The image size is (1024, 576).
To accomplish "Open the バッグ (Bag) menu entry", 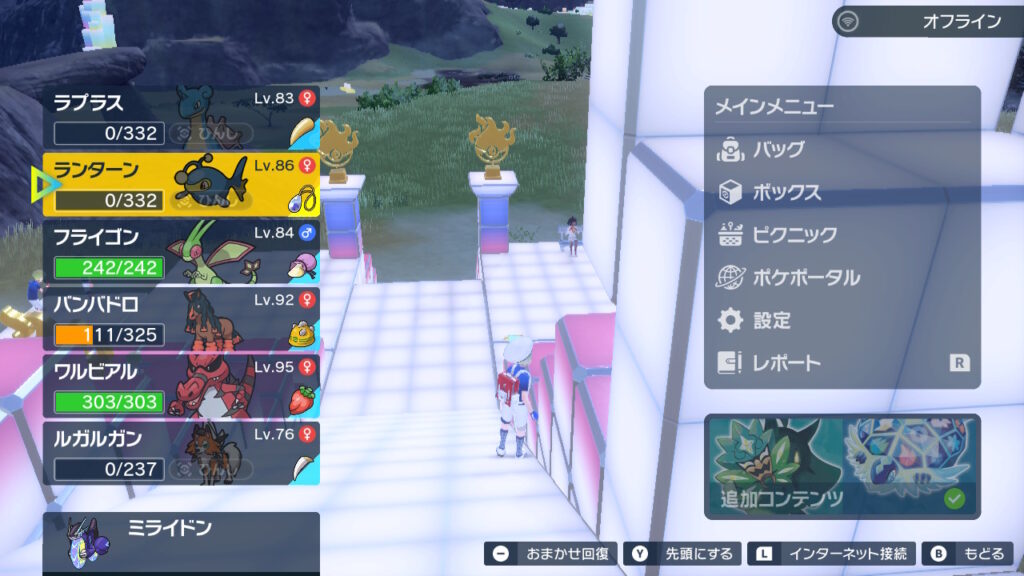I will pos(780,150).
